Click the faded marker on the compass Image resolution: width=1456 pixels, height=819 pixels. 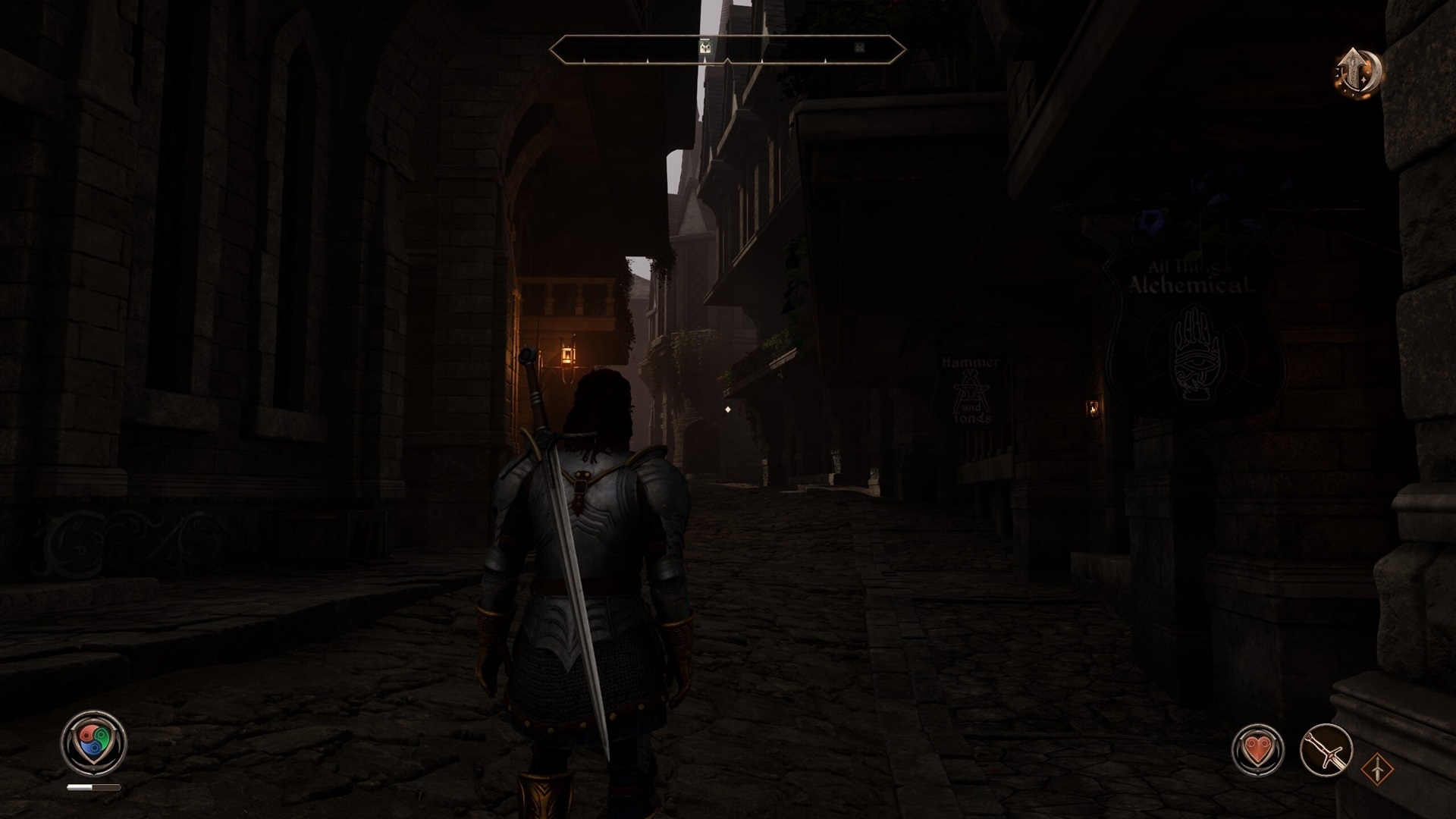[x=859, y=47]
